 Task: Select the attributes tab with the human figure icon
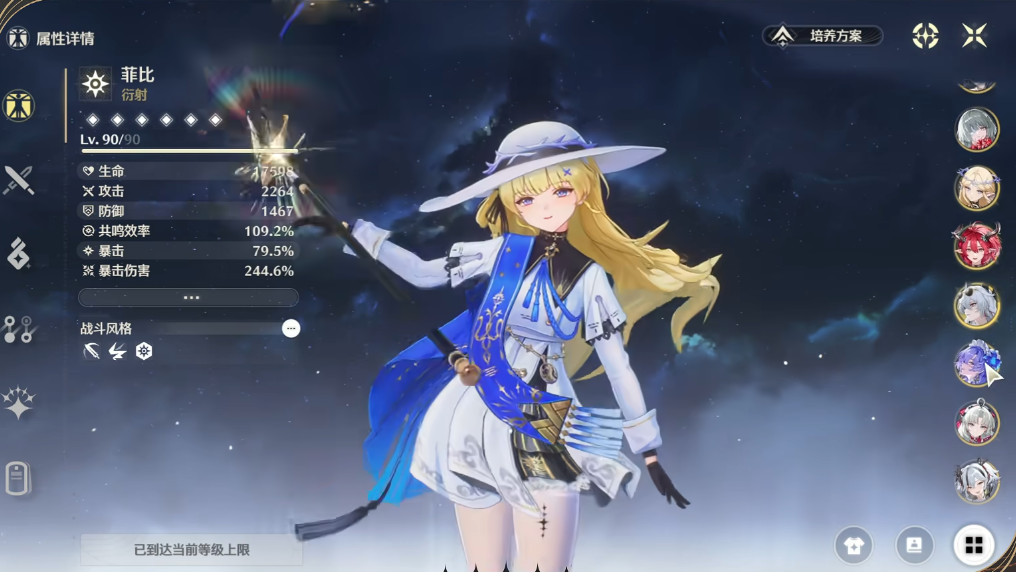point(18,105)
